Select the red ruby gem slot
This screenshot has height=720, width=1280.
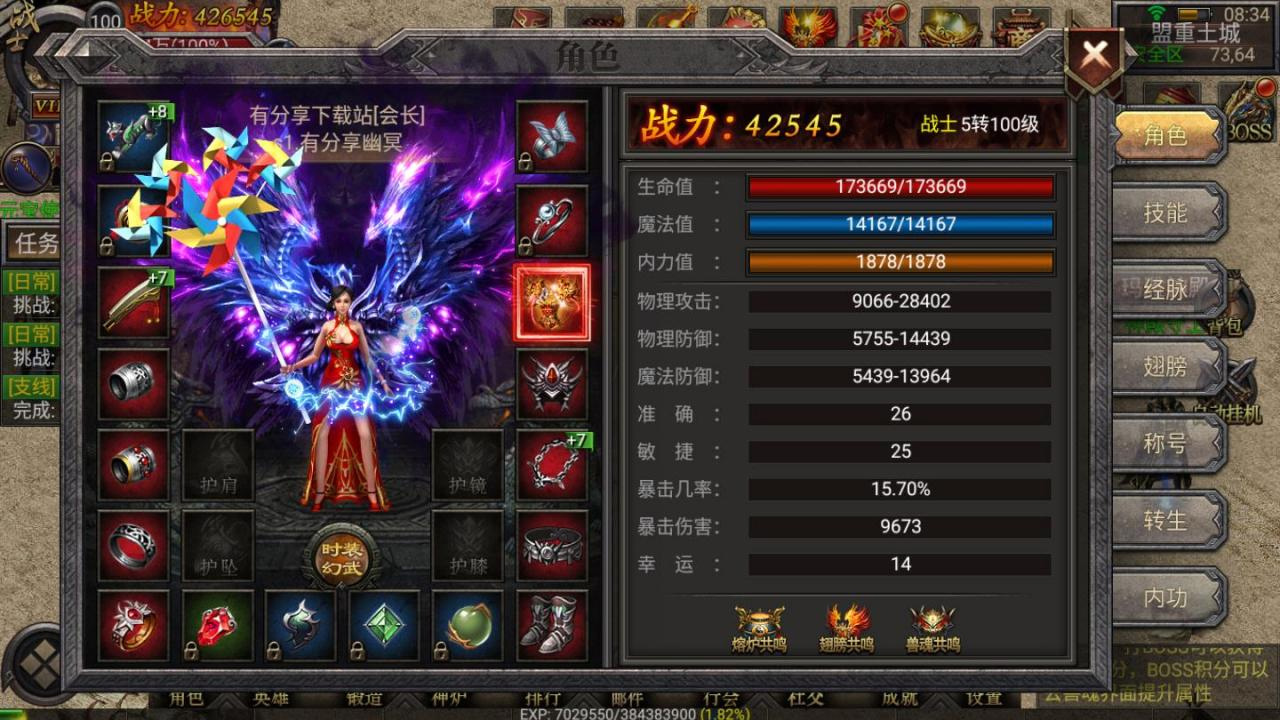click(x=217, y=625)
